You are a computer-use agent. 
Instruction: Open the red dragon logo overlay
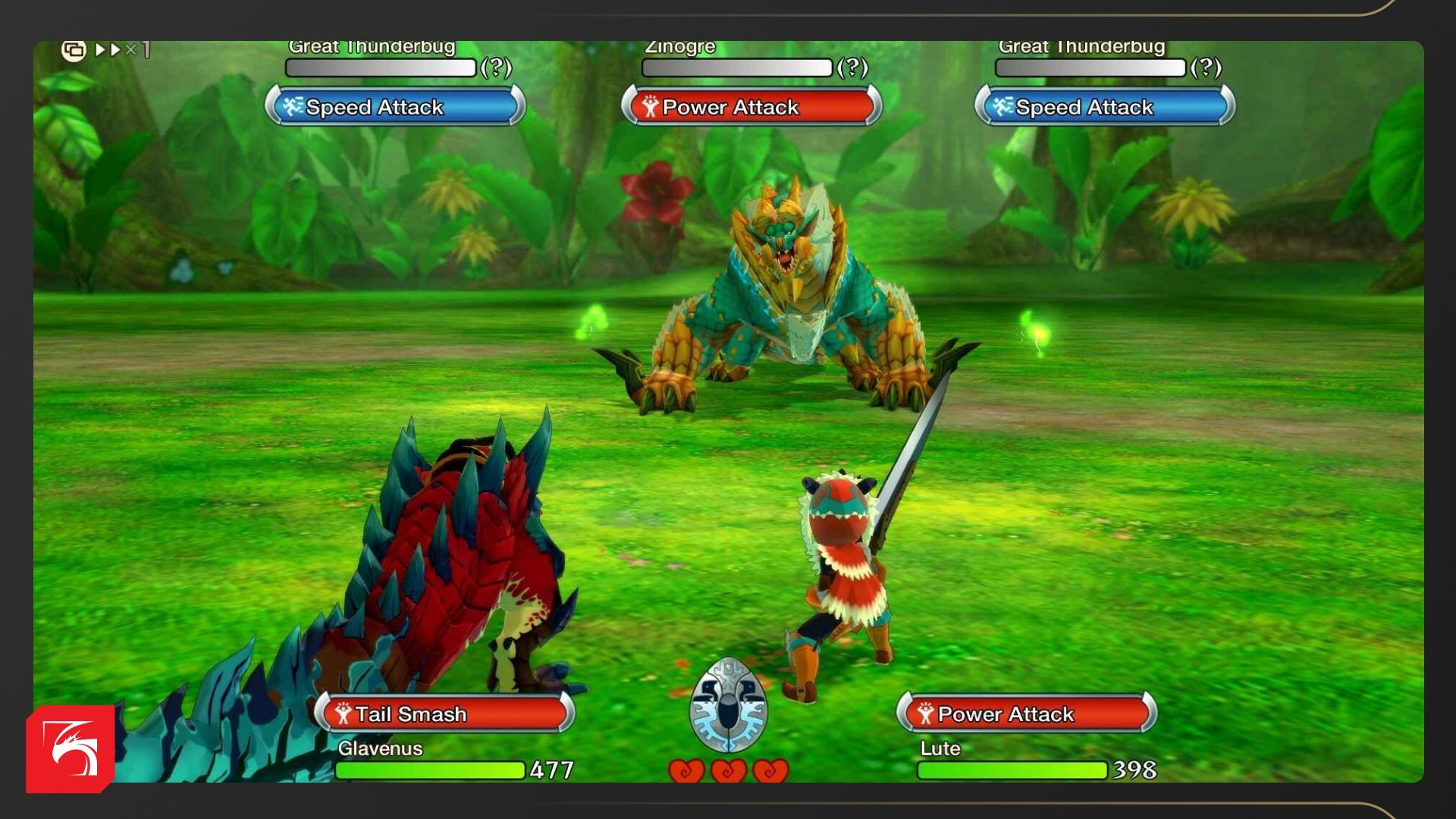(x=71, y=749)
